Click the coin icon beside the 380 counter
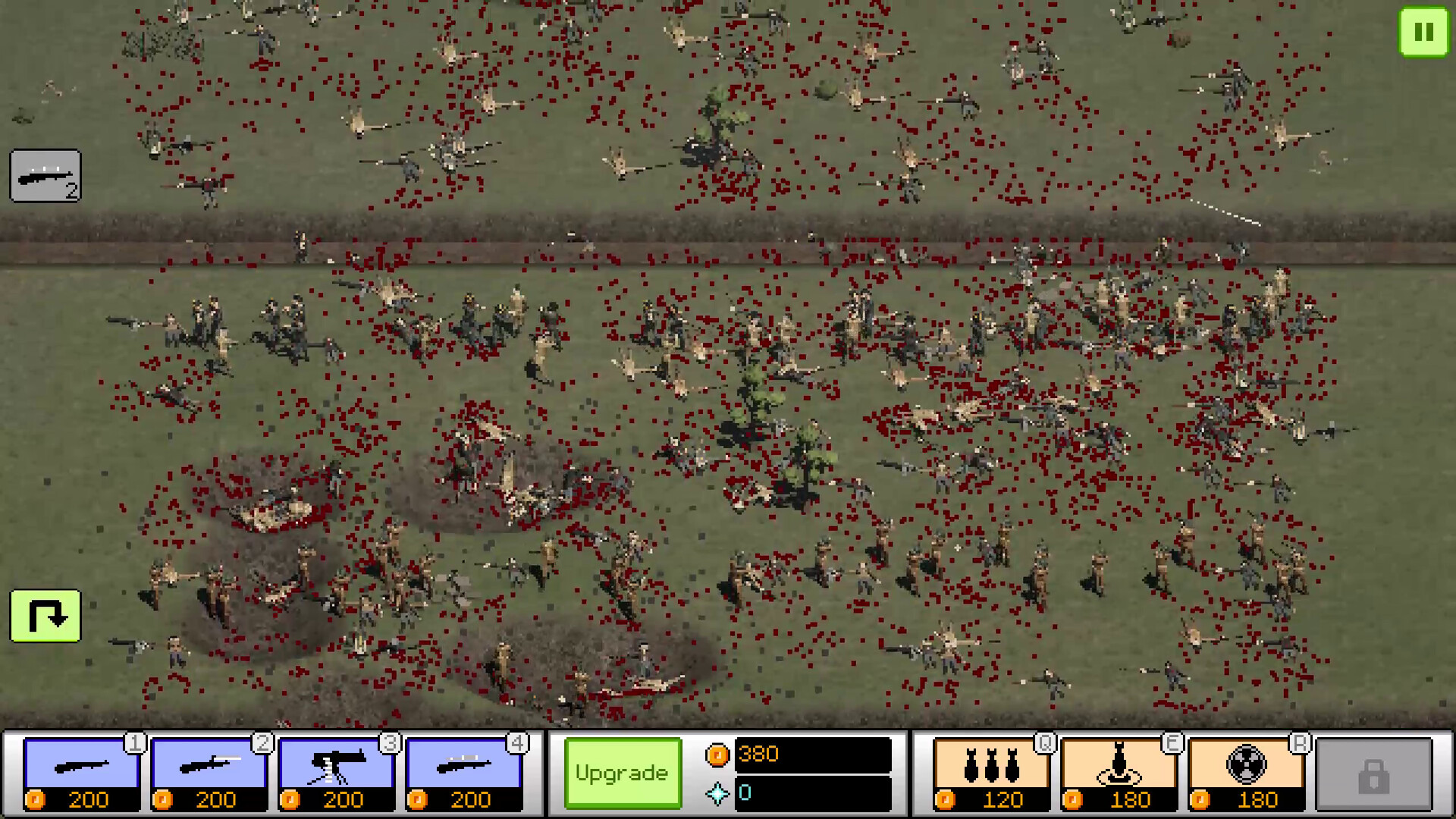 point(719,753)
